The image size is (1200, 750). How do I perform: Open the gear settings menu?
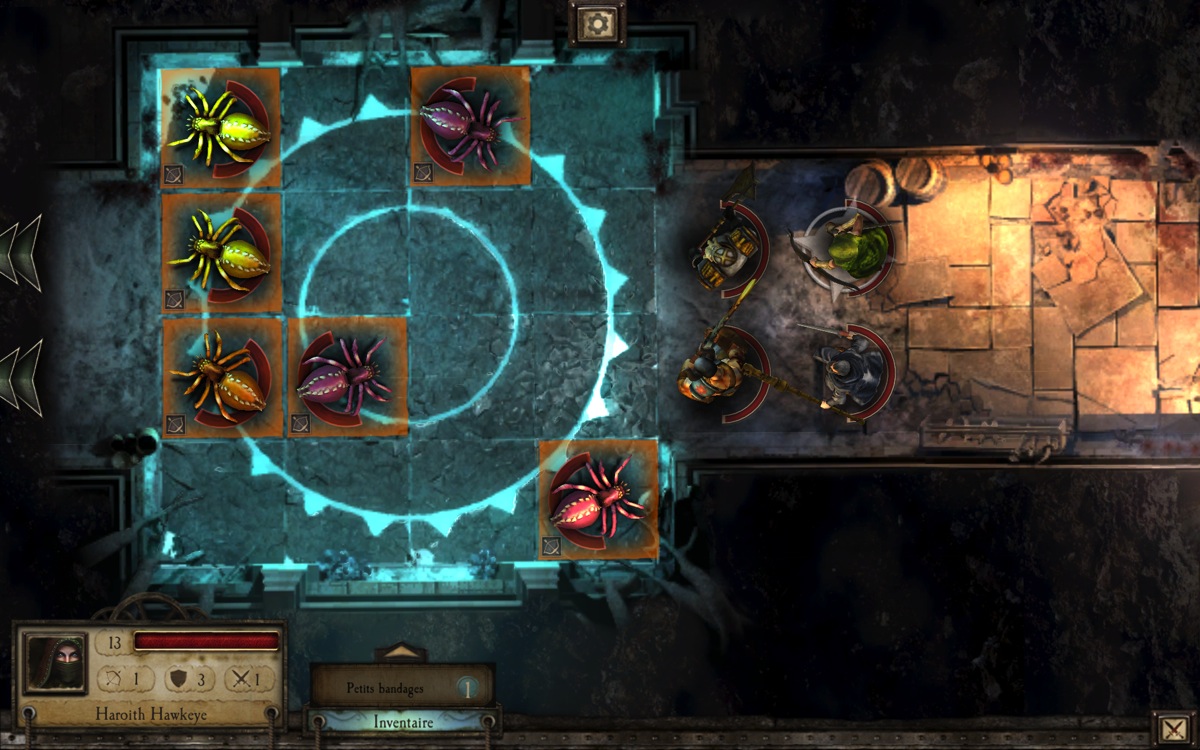tap(597, 22)
